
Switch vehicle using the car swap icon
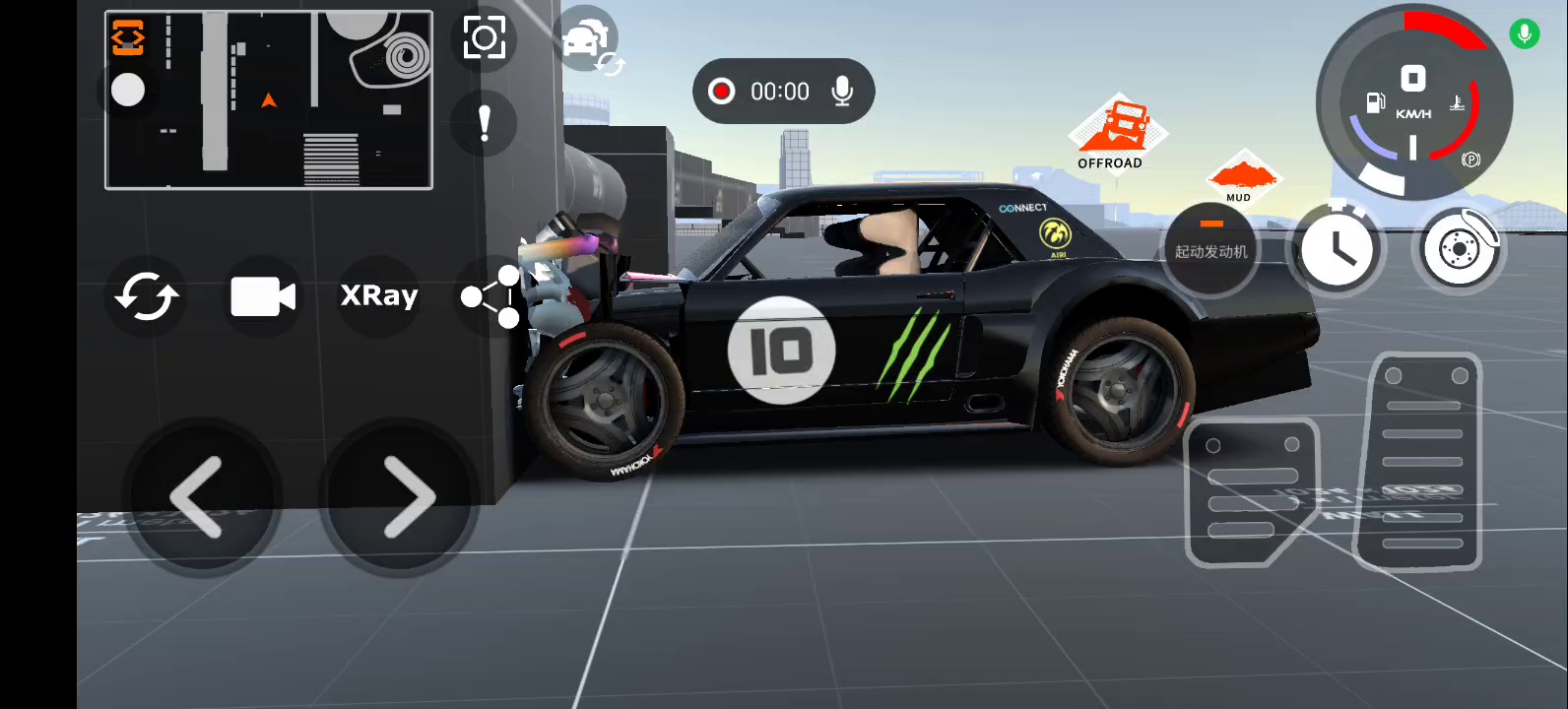[x=587, y=41]
